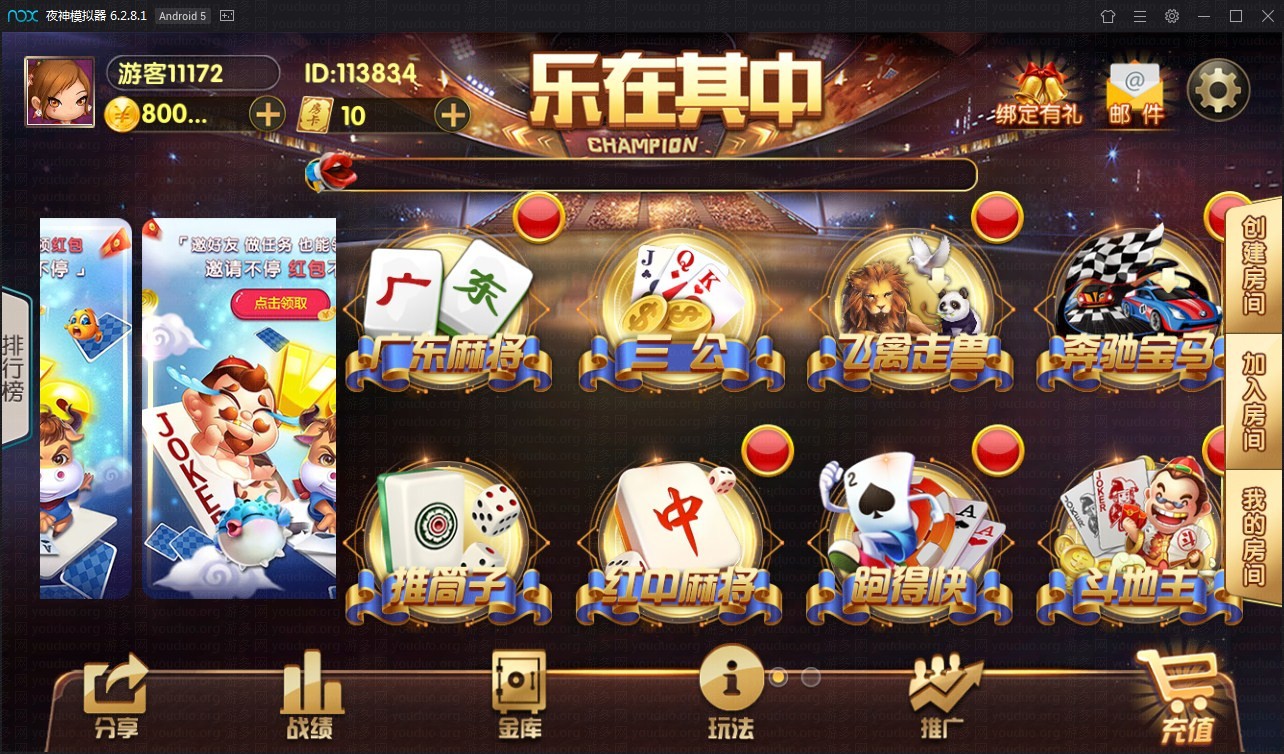Open the 奔驰宝马 racing game
The width and height of the screenshot is (1284, 754).
[x=1135, y=300]
